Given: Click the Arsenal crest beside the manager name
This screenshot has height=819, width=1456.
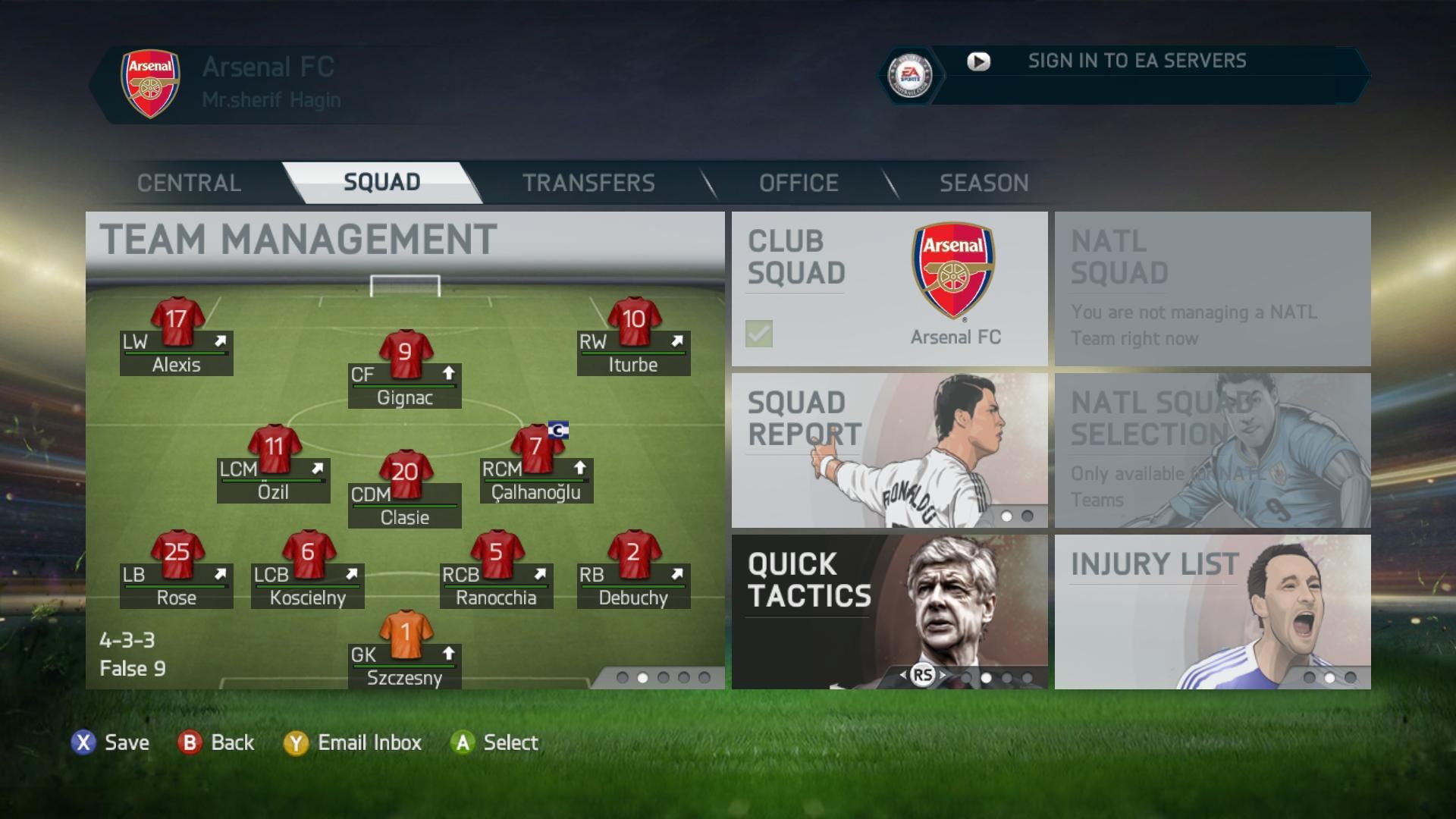Looking at the screenshot, I should [151, 83].
